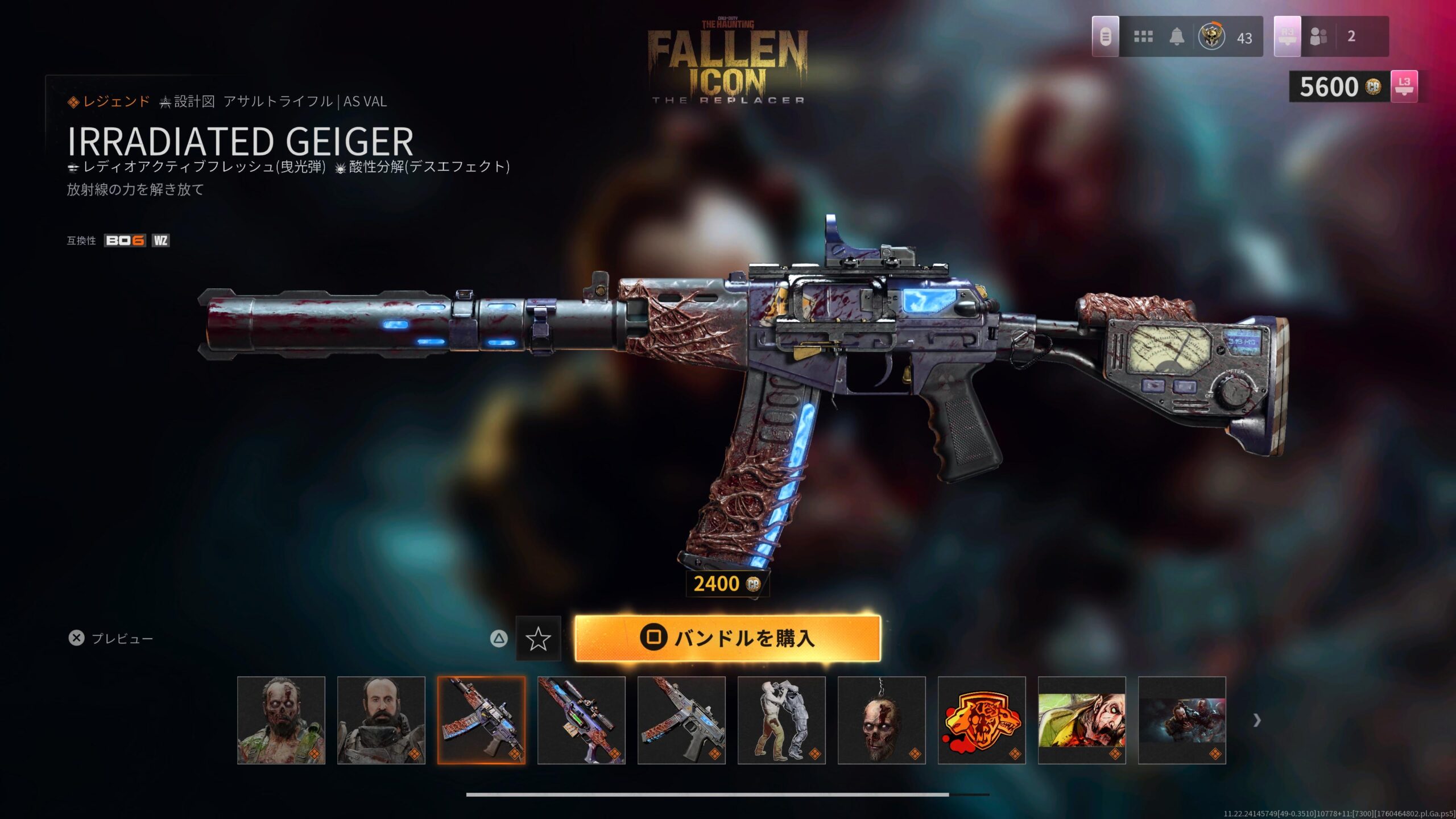
Task: Open the social friends icon
Action: point(1318,37)
